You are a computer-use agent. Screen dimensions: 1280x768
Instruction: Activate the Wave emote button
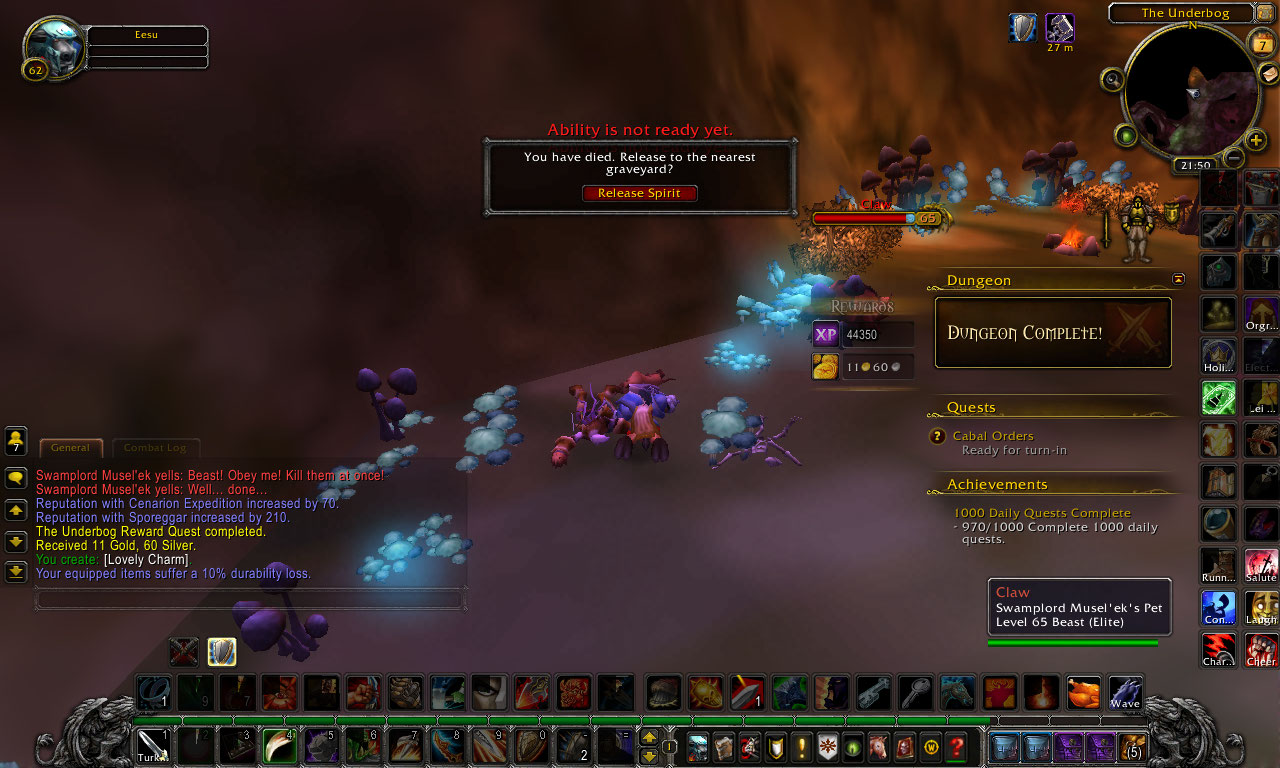click(1125, 693)
